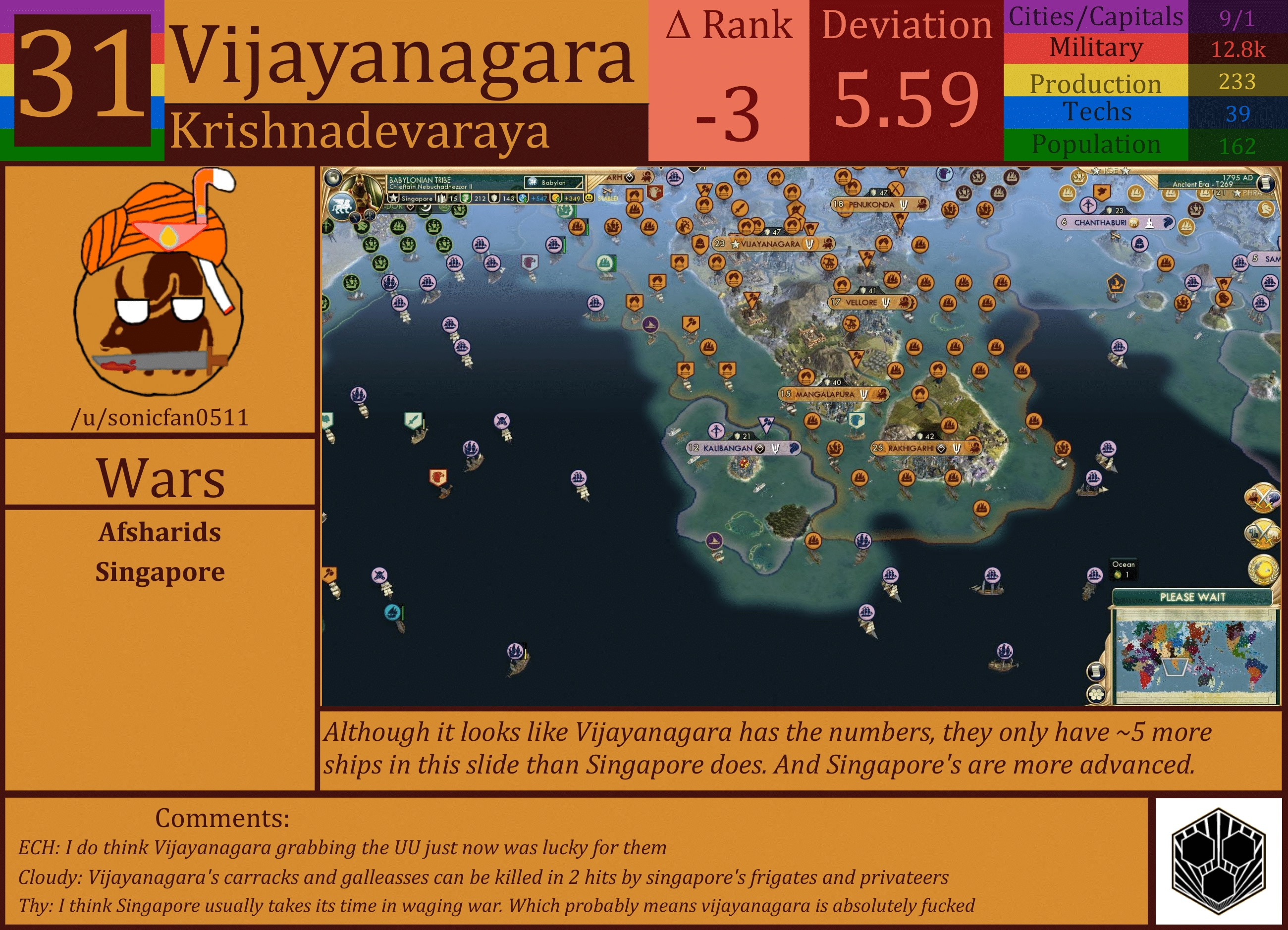The width and height of the screenshot is (1288, 930).
Task: Open the diplomacy globe in the top-left corner
Action: pos(334,179)
